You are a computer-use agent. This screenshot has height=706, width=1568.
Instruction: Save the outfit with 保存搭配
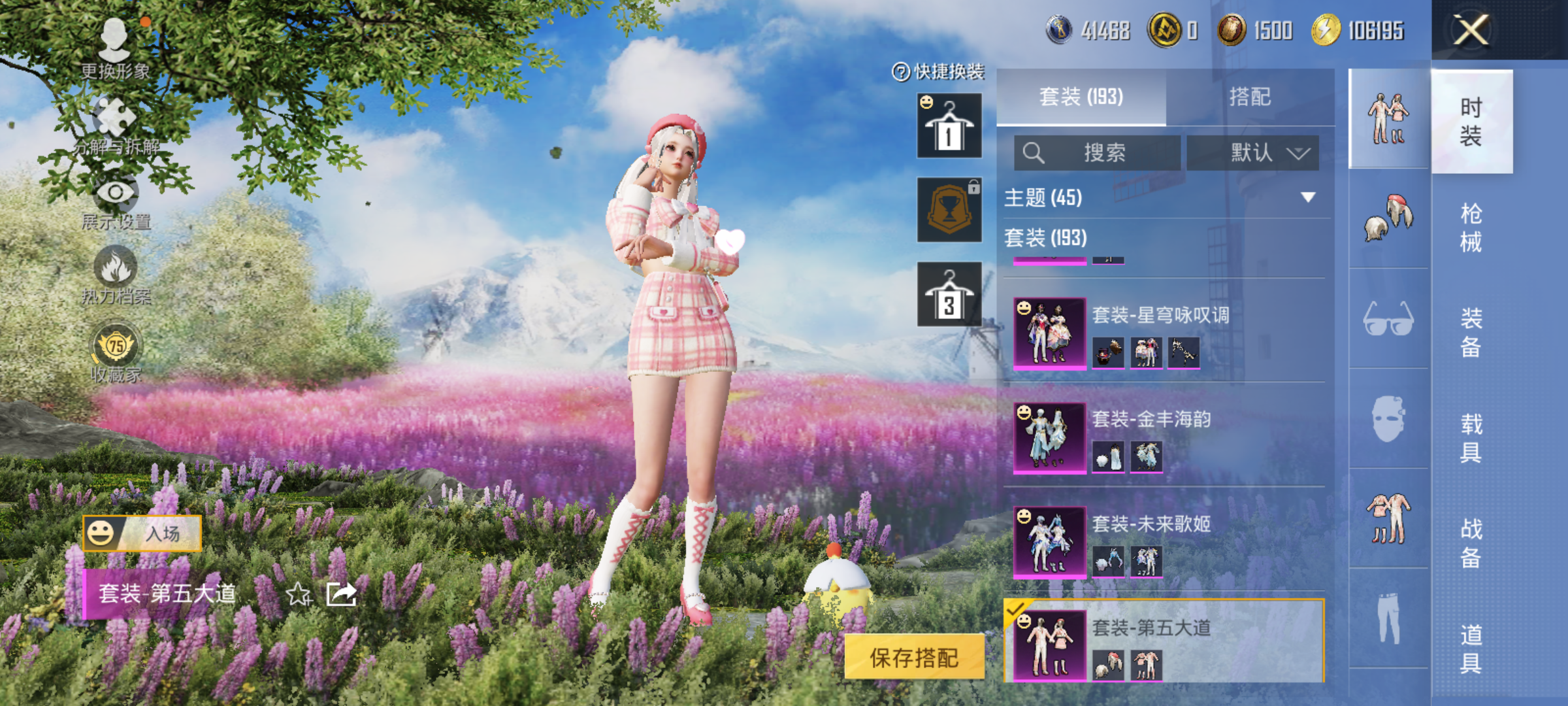[x=914, y=658]
